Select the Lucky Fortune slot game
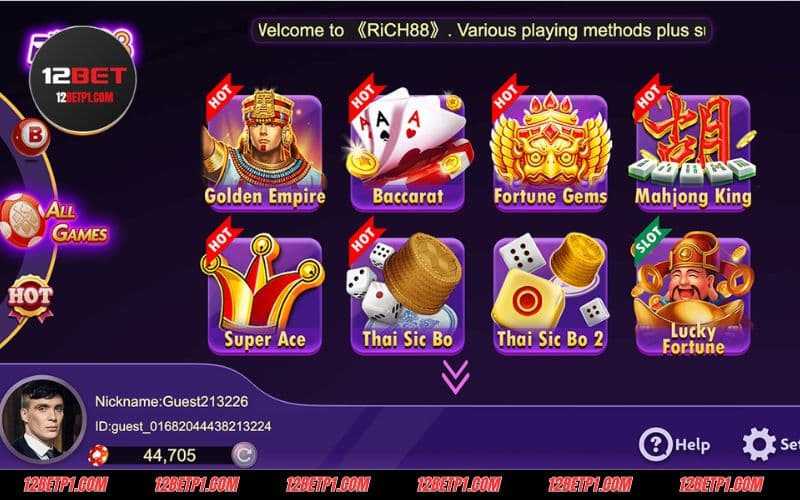The height and width of the screenshot is (500, 800). pos(693,296)
